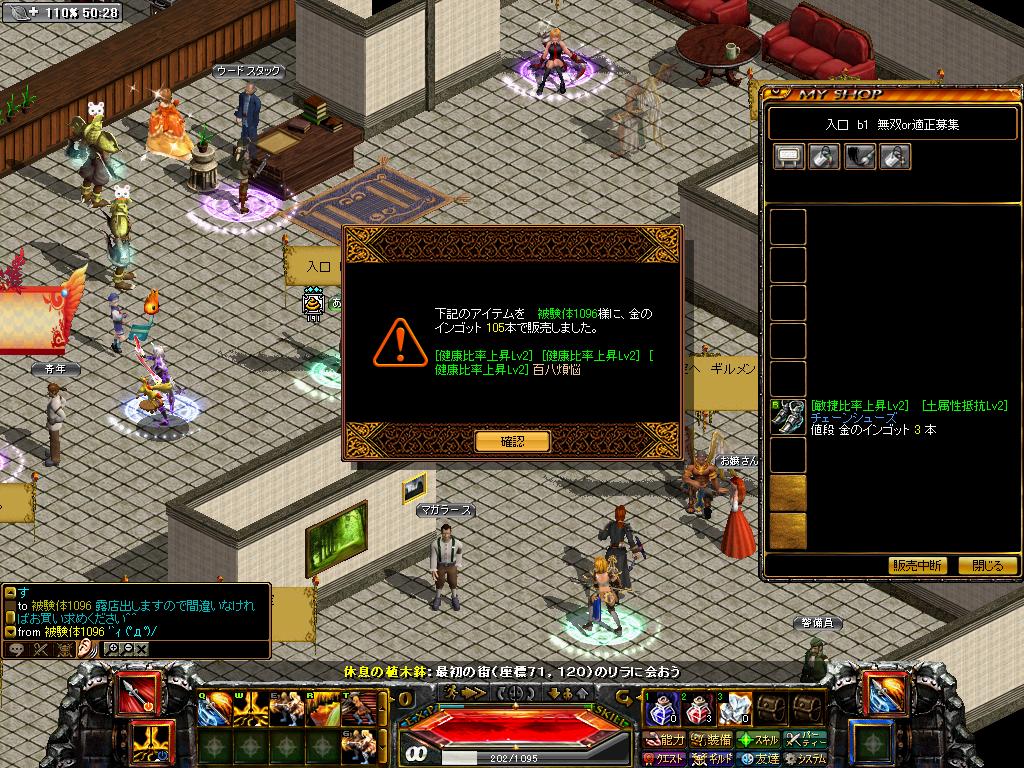Open the クエスト quest menu
Screen dimensions: 1024x768
click(x=664, y=759)
